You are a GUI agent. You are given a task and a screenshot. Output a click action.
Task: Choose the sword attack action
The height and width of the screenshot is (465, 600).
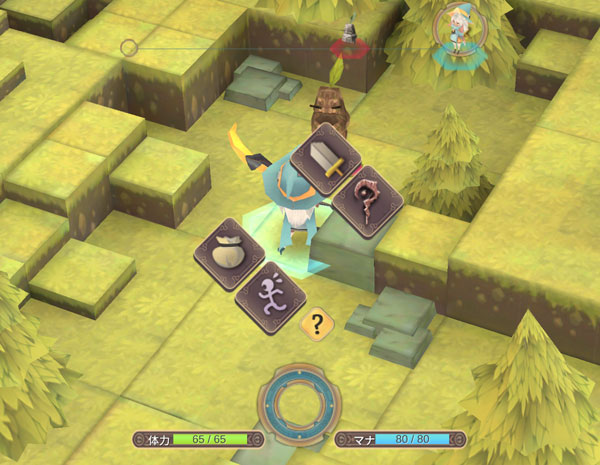[x=326, y=159]
